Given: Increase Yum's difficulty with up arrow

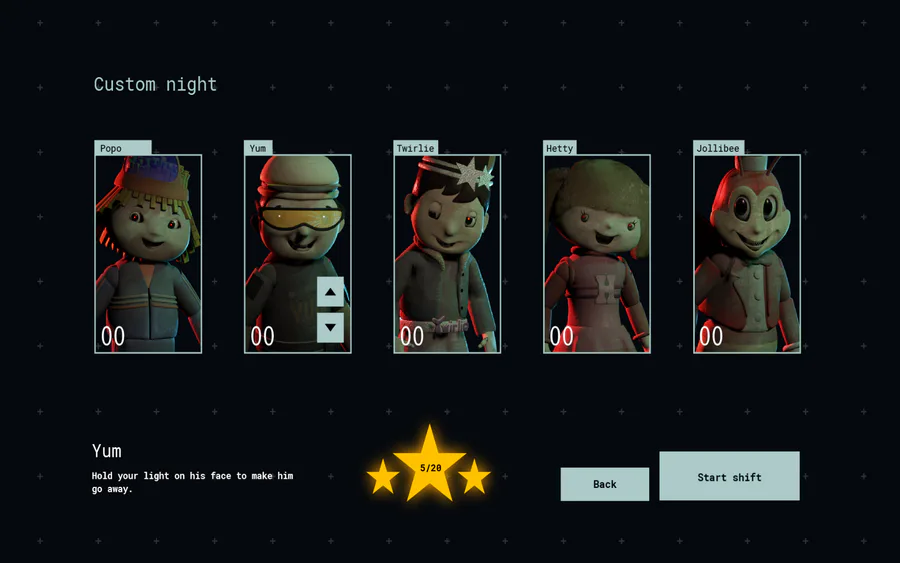Looking at the screenshot, I should 330,292.
